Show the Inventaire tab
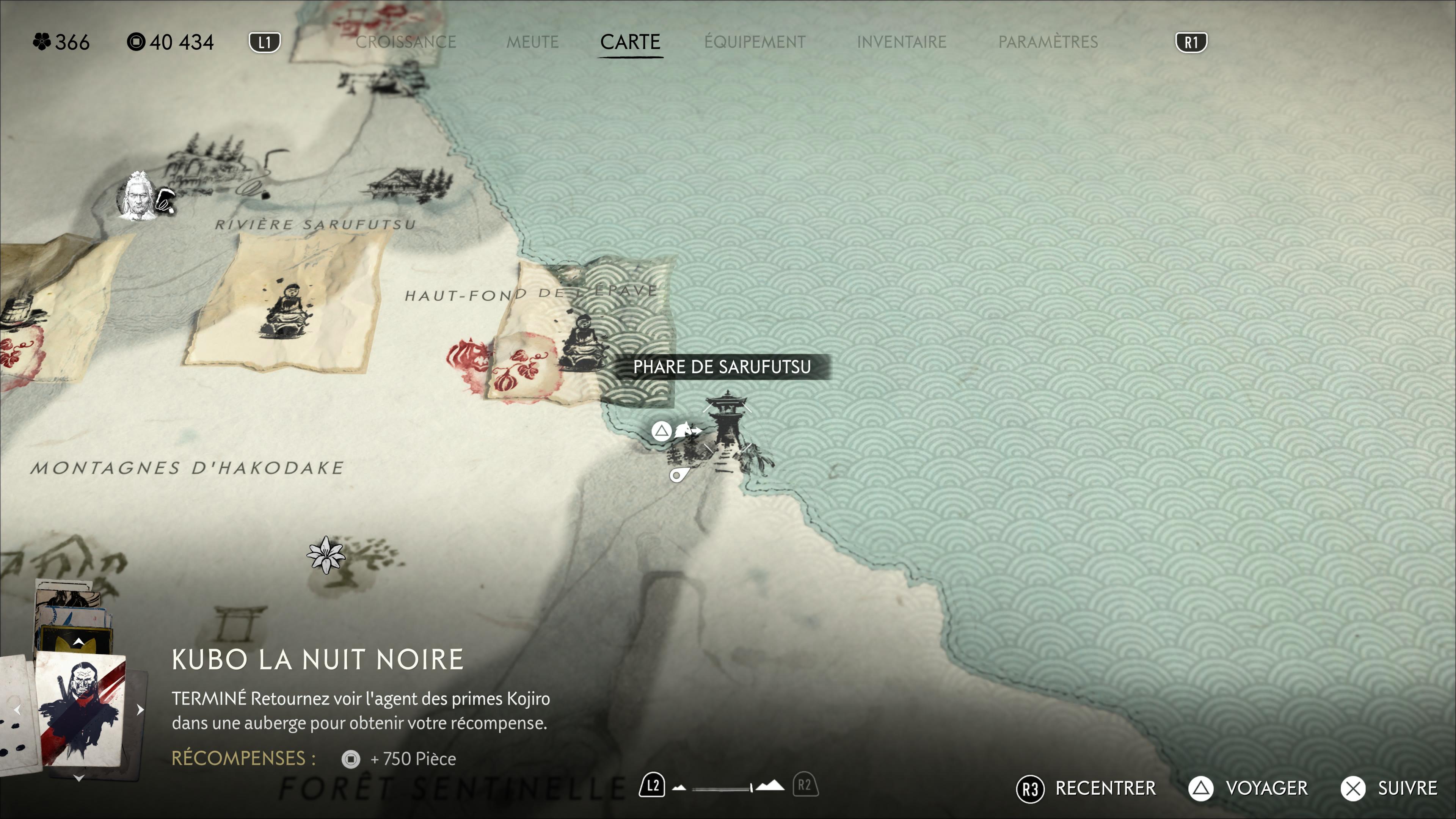 click(x=901, y=42)
